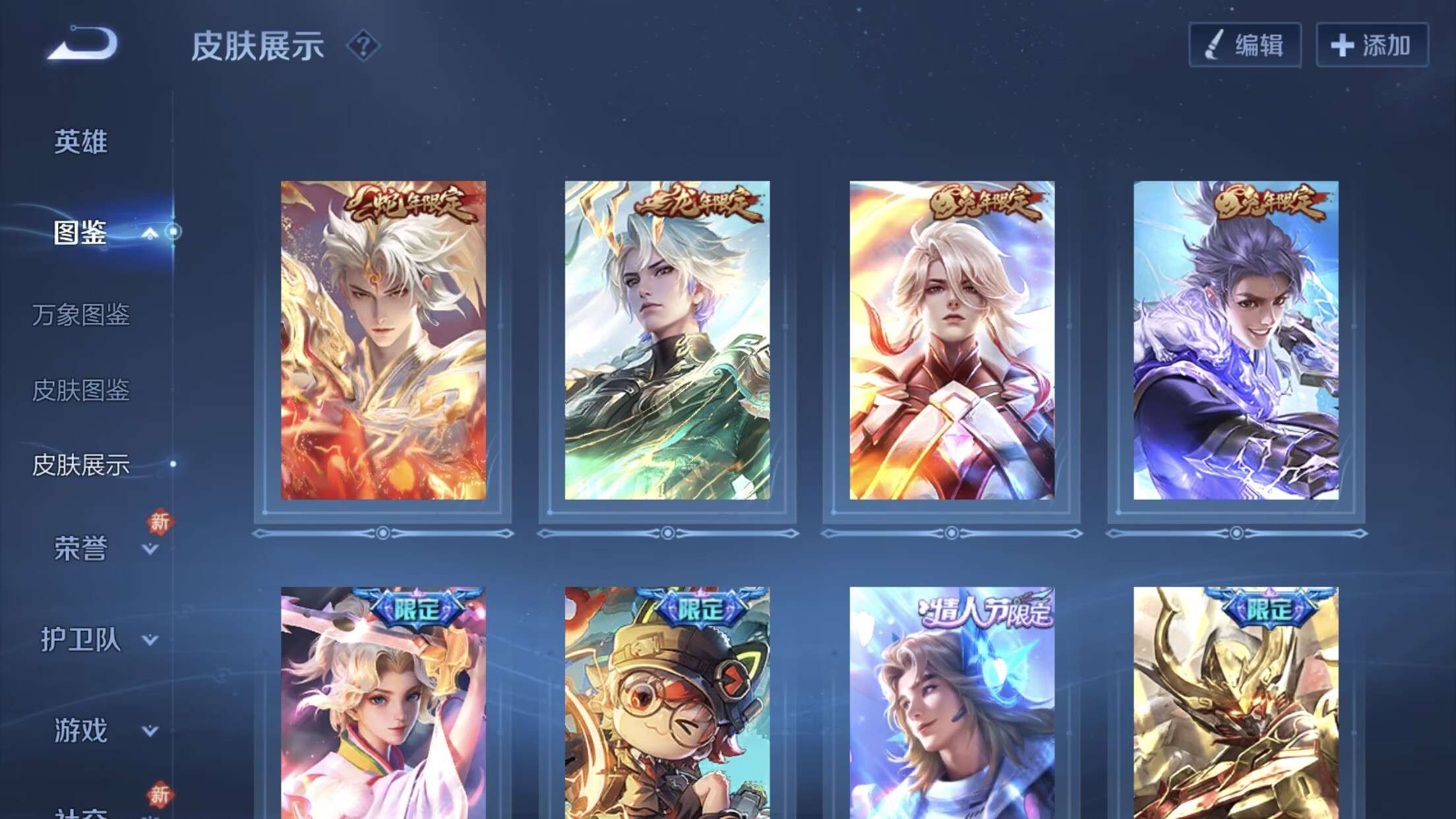This screenshot has width=1456, height=819.
Task: Select the 蛇年限定 fiery skin card
Action: coord(383,340)
